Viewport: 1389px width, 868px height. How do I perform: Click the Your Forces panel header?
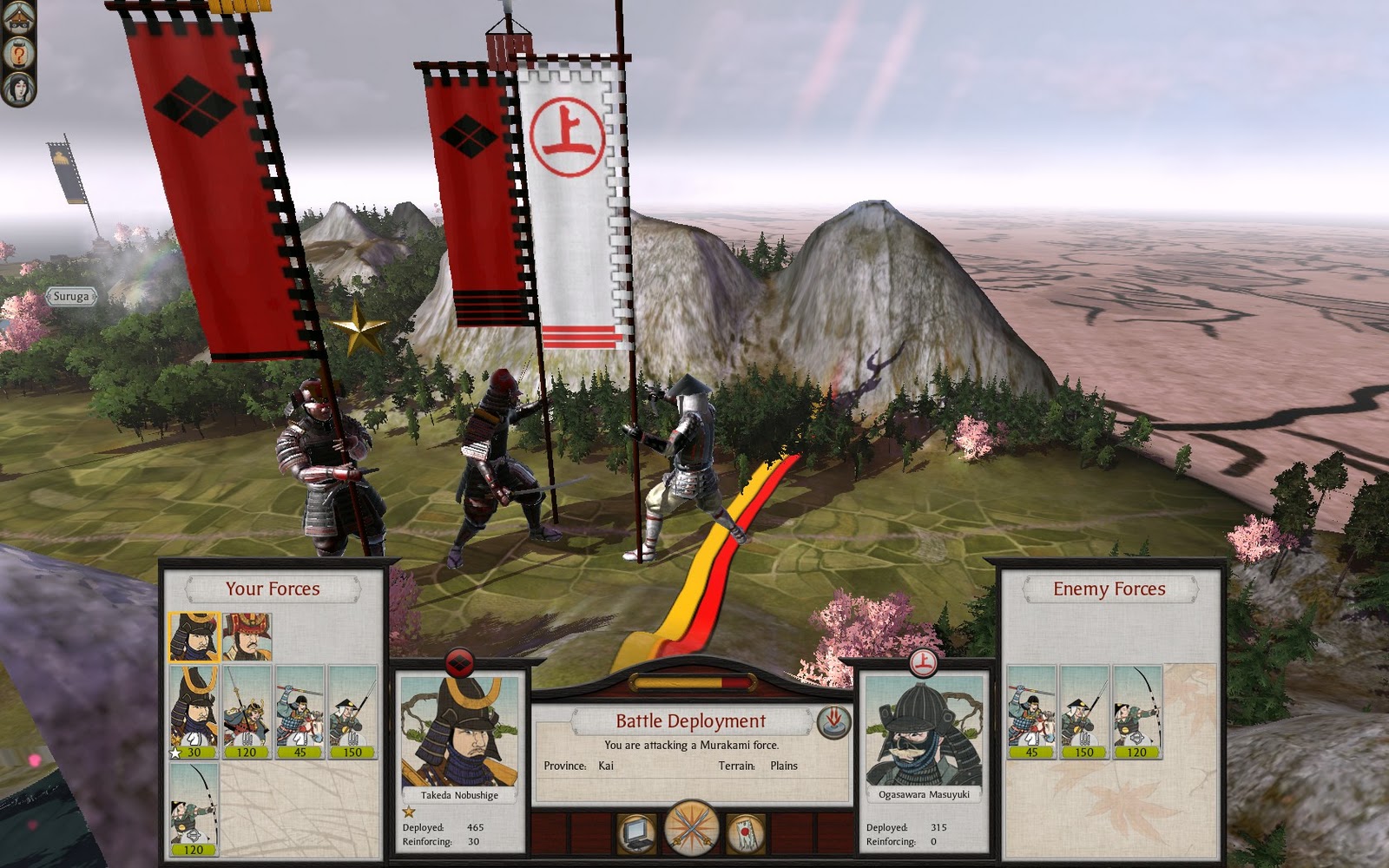click(274, 588)
